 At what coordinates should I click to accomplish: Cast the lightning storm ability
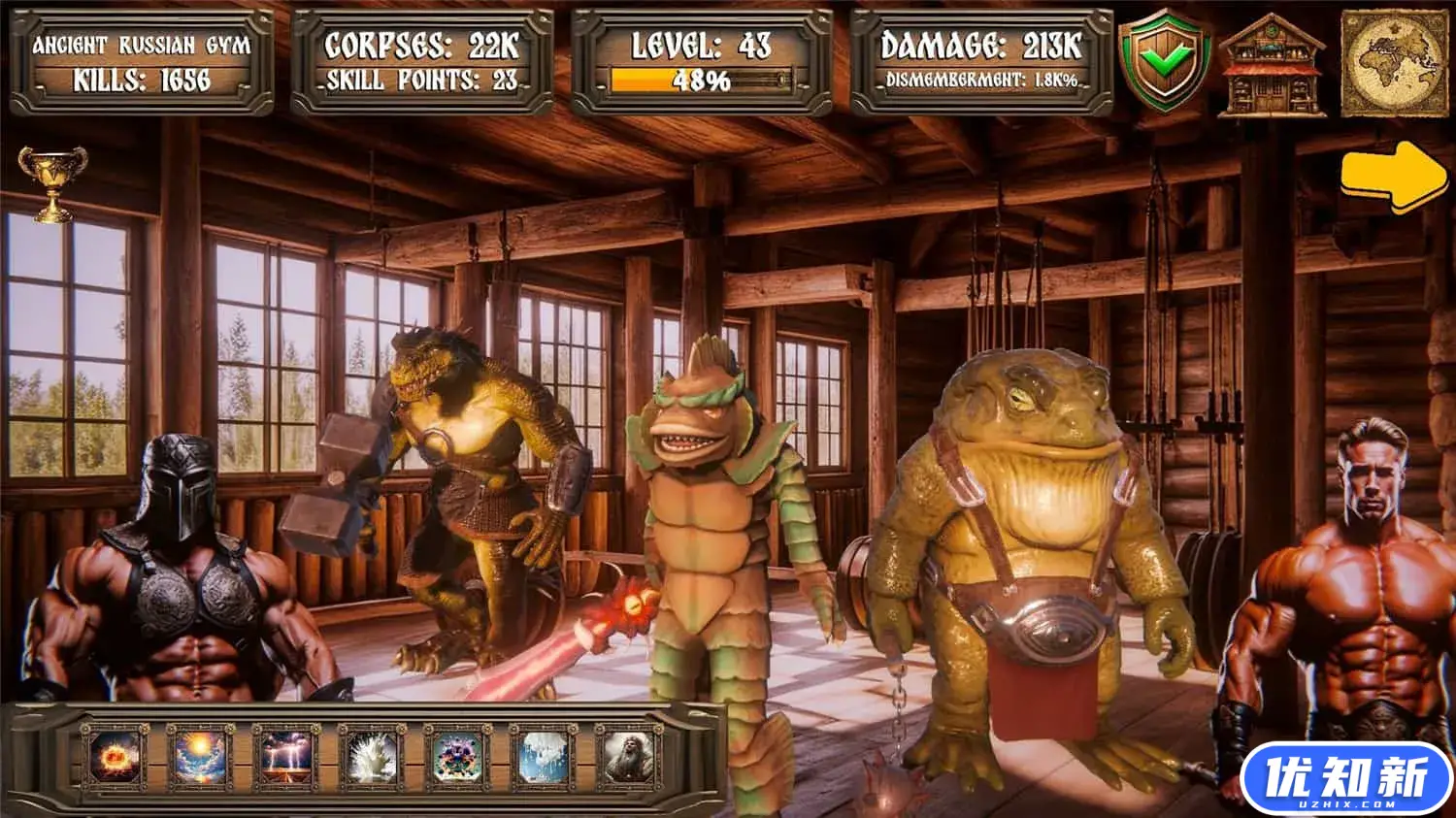coord(286,758)
